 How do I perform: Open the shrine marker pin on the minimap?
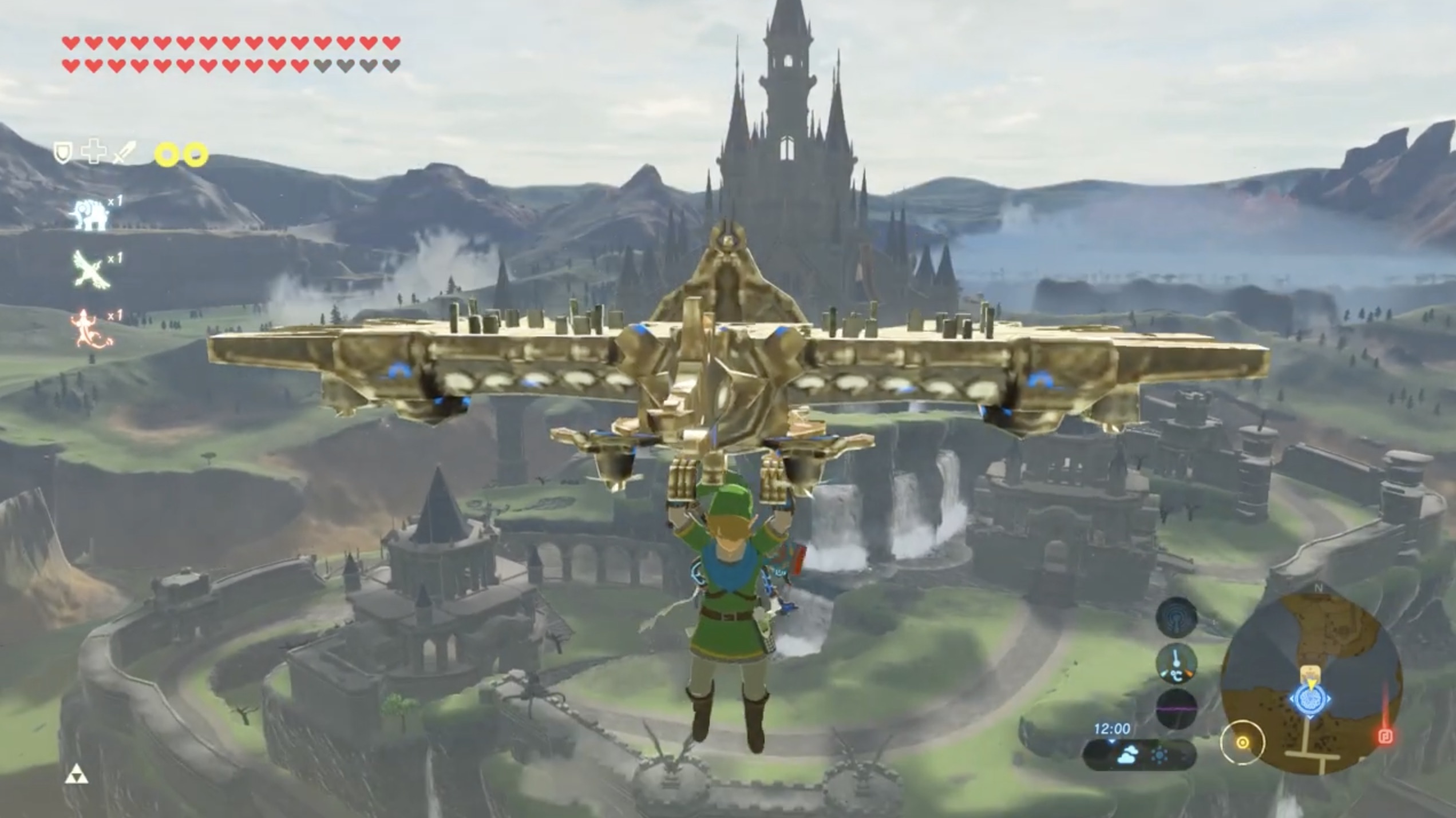point(1311,672)
